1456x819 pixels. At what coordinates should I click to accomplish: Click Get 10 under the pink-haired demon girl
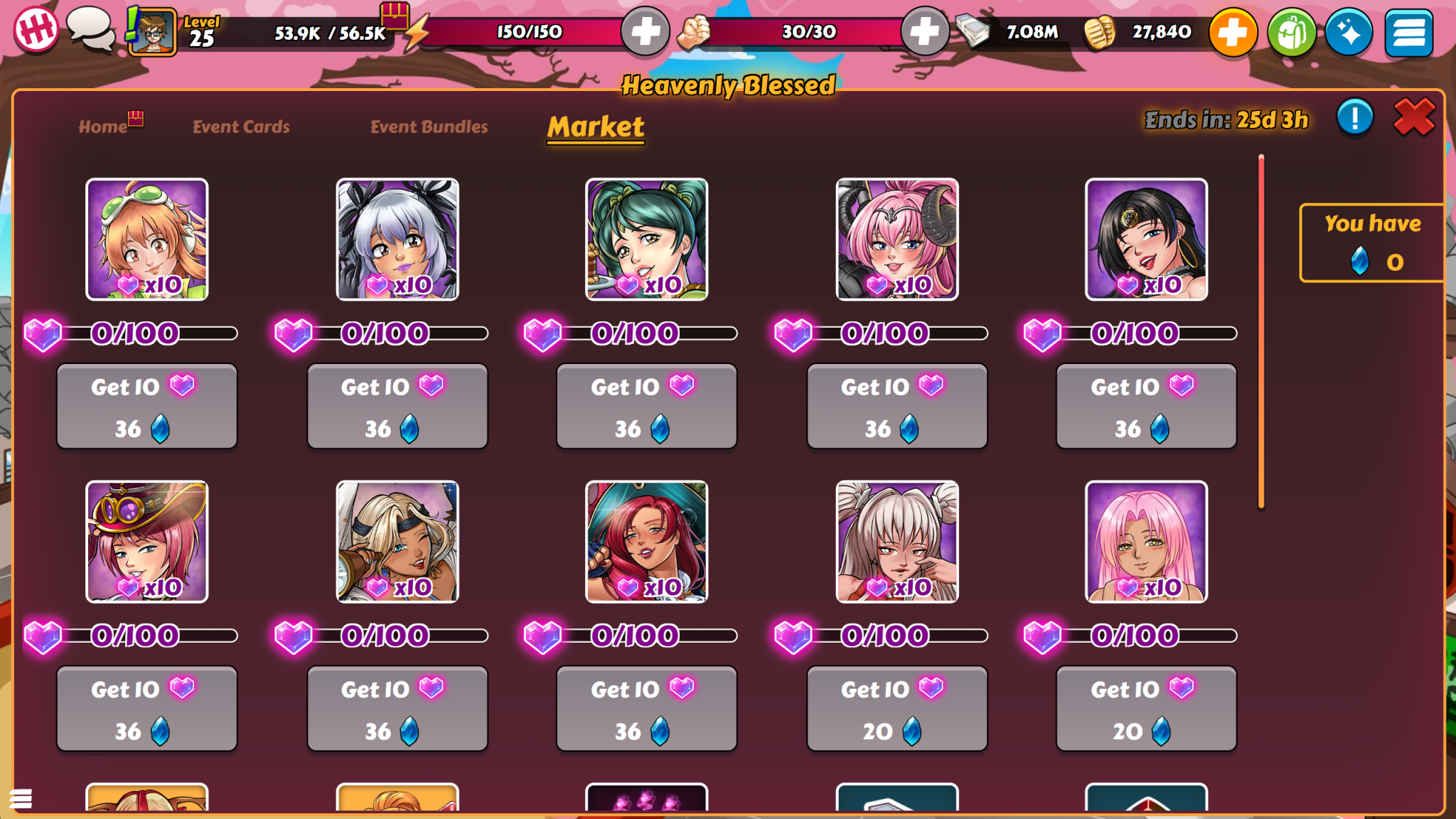coord(896,407)
